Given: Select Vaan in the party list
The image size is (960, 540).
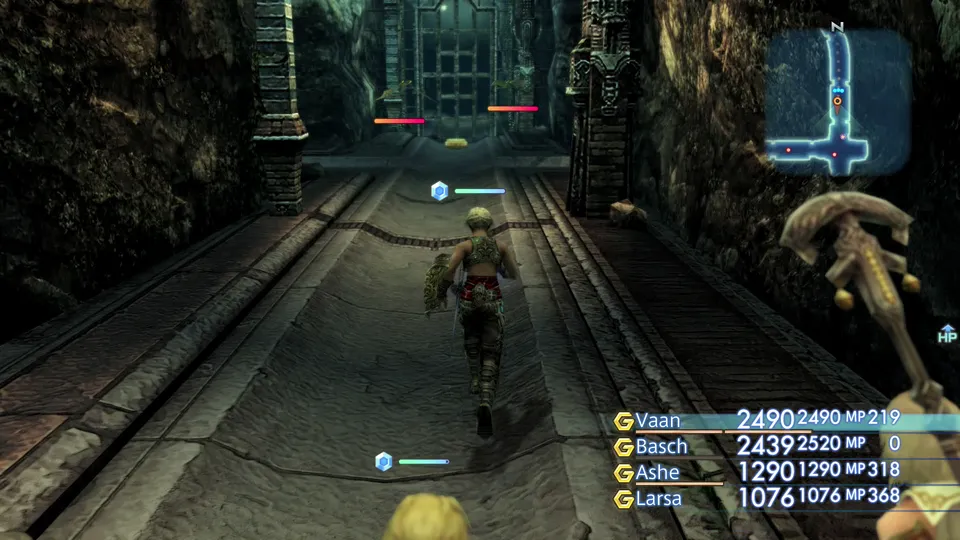Looking at the screenshot, I should (658, 420).
